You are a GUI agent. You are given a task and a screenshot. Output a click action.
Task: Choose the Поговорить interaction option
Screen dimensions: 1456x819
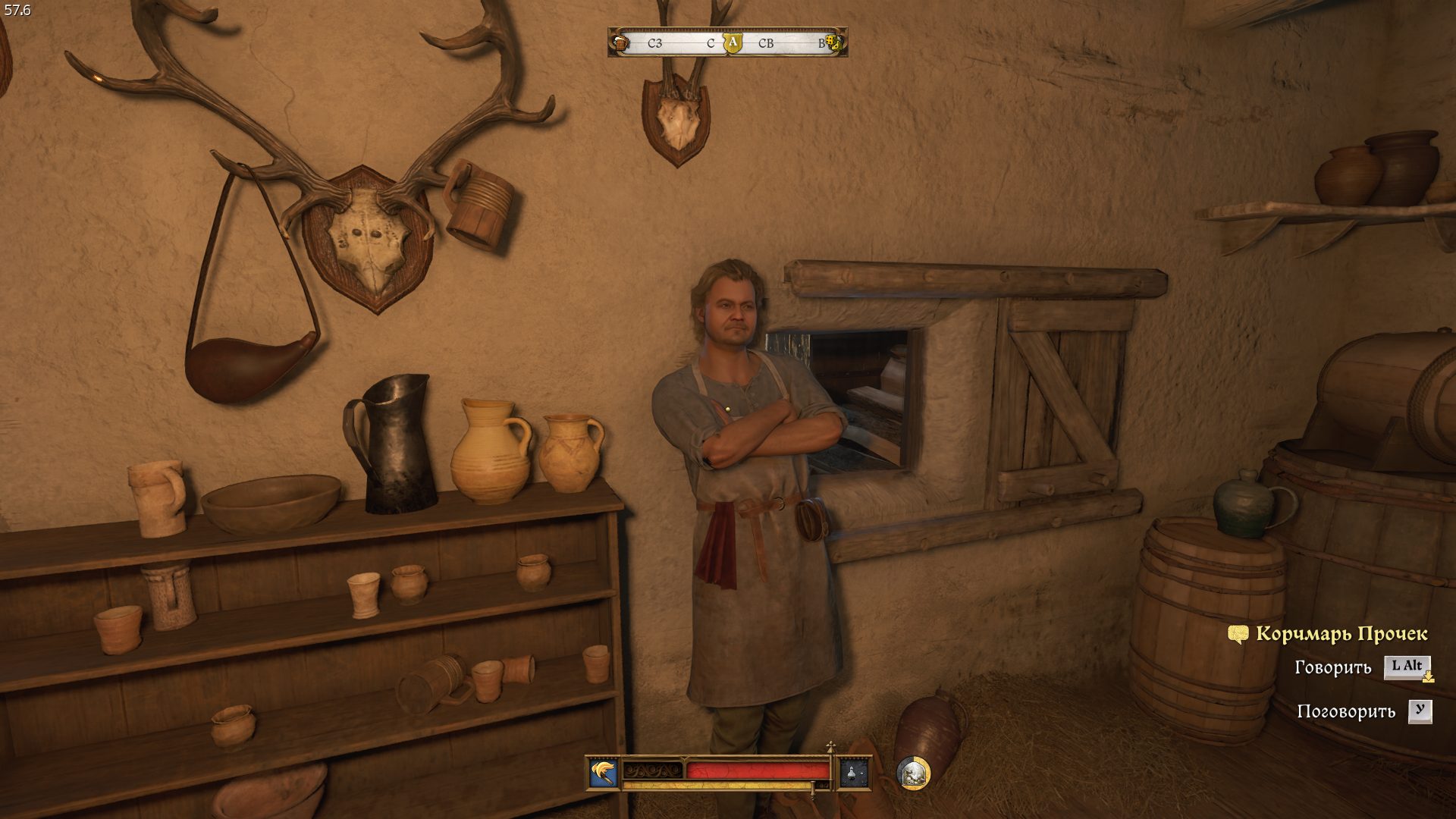point(1346,711)
